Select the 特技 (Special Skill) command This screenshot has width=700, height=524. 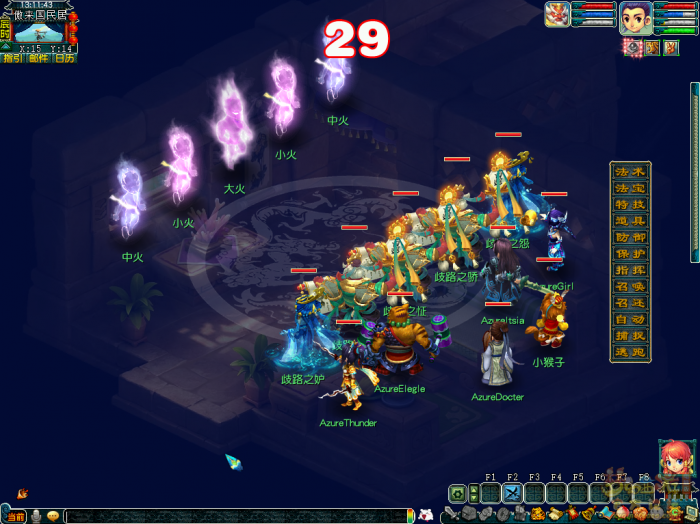click(x=630, y=204)
